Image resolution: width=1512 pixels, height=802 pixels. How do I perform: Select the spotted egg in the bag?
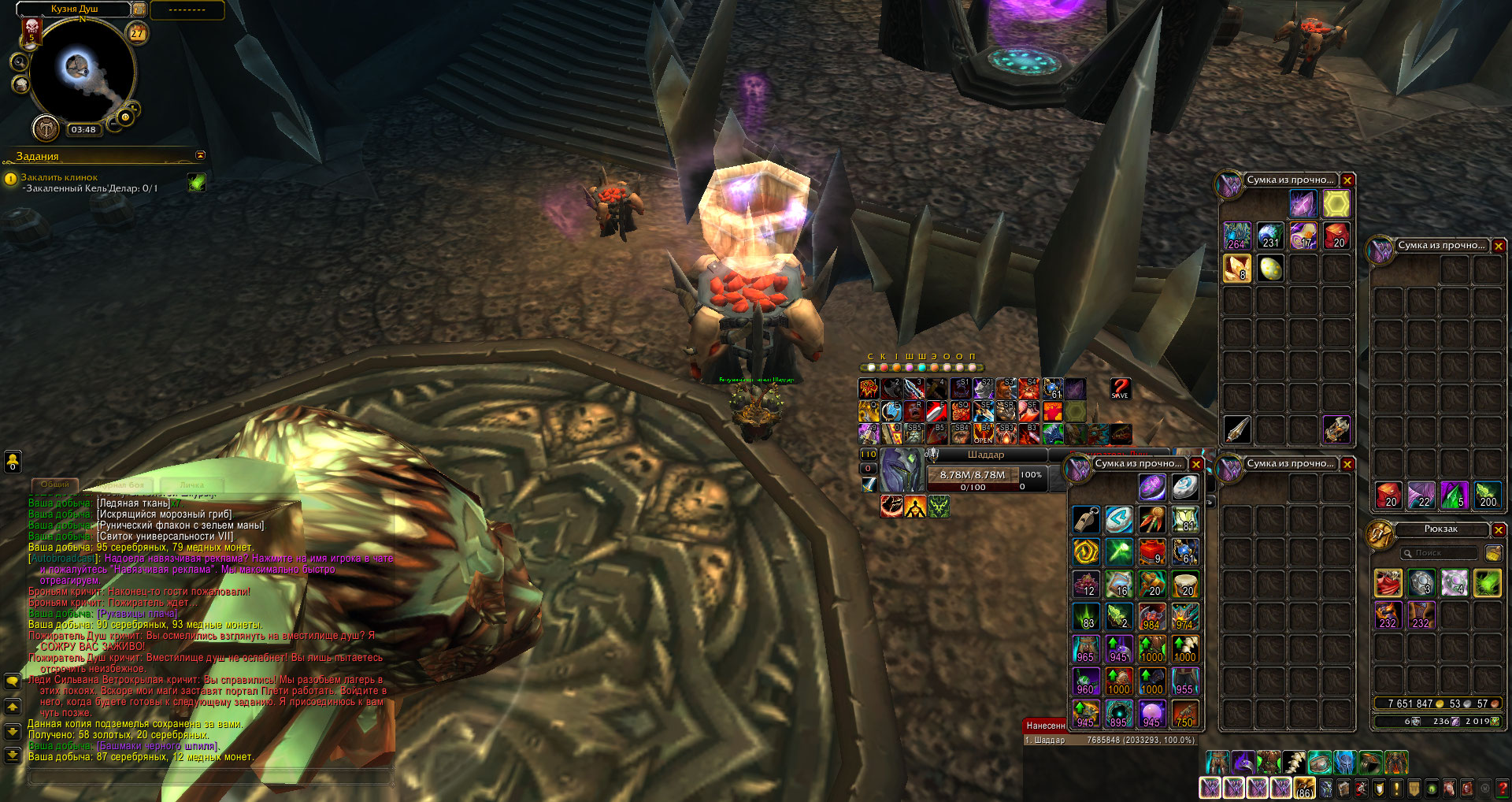click(x=1270, y=269)
